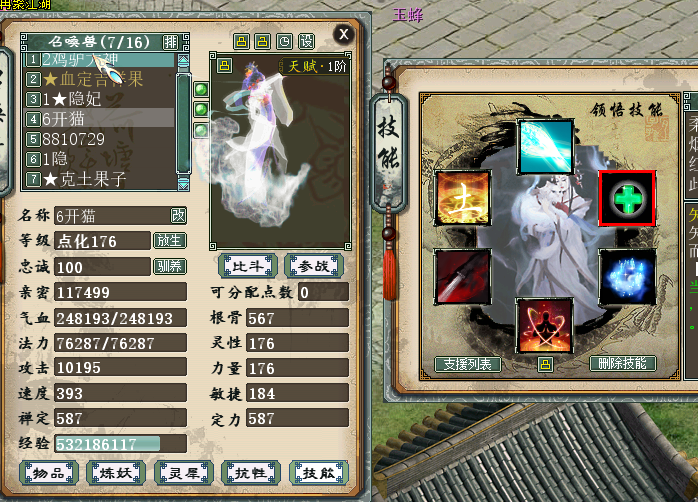The height and width of the screenshot is (502, 698).
Task: Open the 物品 items tab
Action: [49, 473]
